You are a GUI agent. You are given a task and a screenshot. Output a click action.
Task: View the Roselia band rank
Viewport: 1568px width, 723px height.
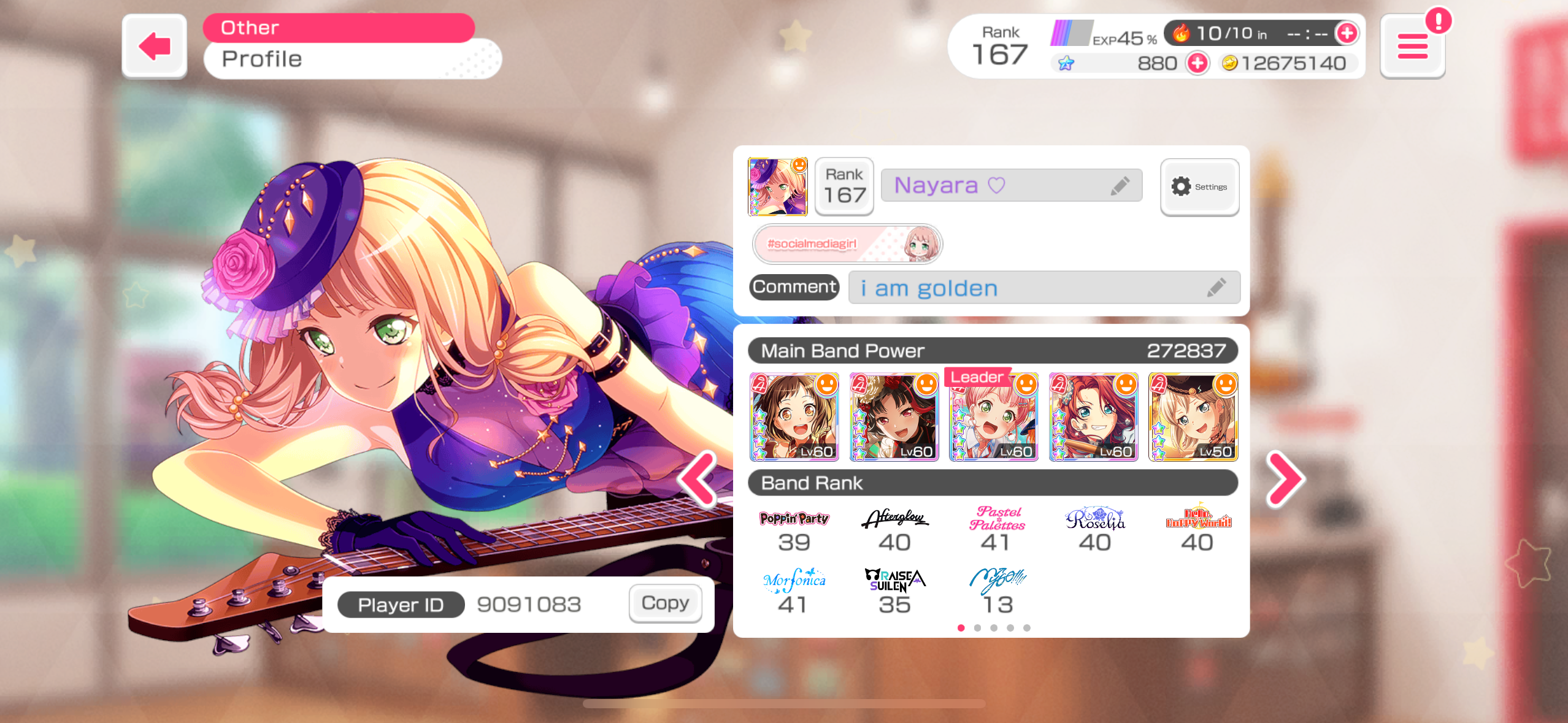click(1095, 530)
